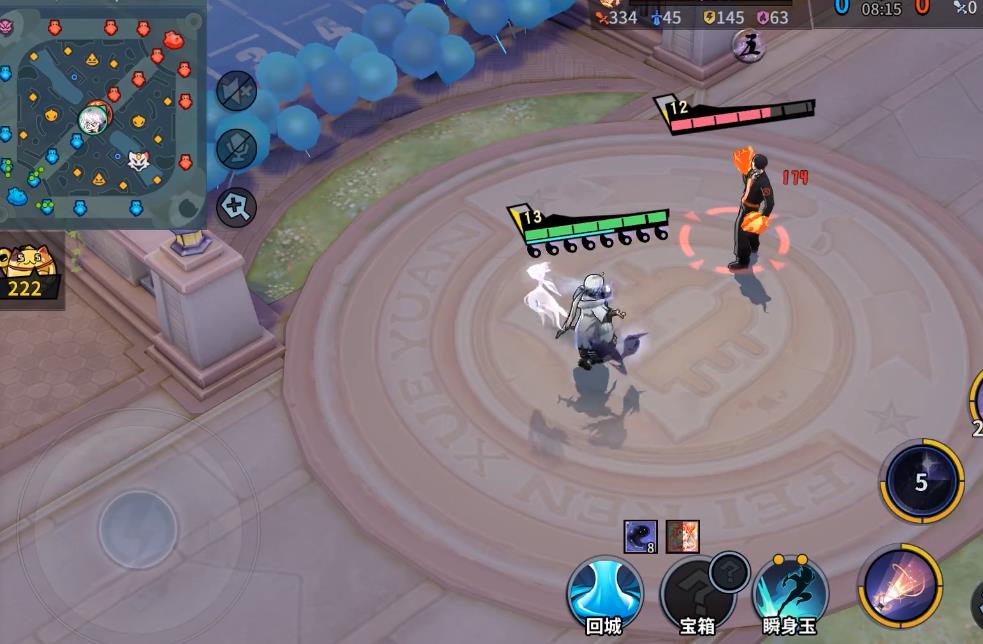The image size is (983, 644).
Task: Select the red-orange character buff icon
Action: tap(683, 536)
